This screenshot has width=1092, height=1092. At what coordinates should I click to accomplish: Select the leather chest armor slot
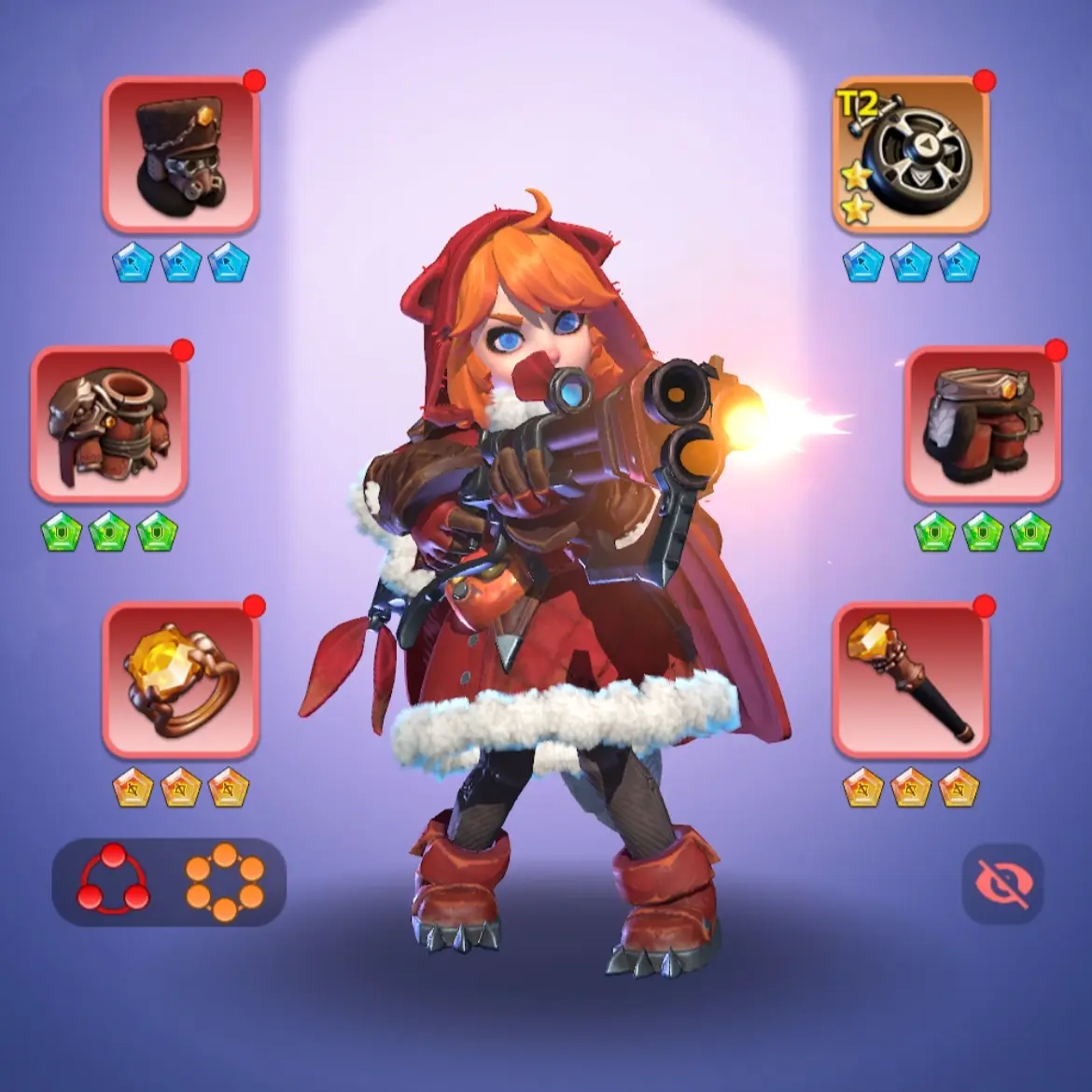coord(109,425)
